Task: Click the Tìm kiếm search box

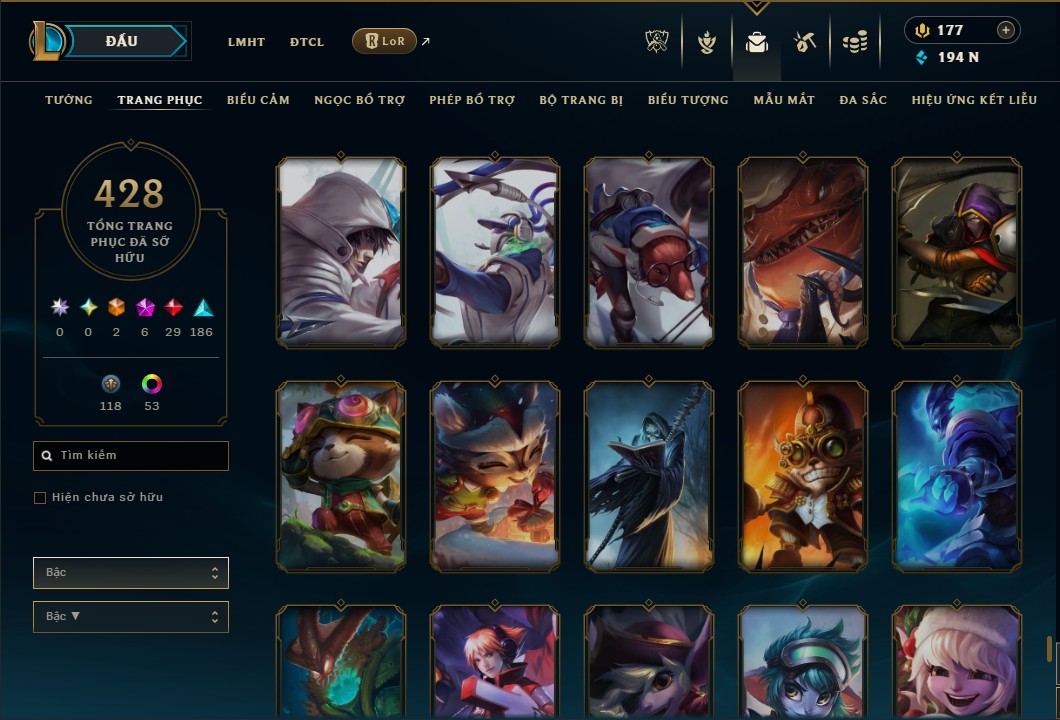Action: point(131,456)
